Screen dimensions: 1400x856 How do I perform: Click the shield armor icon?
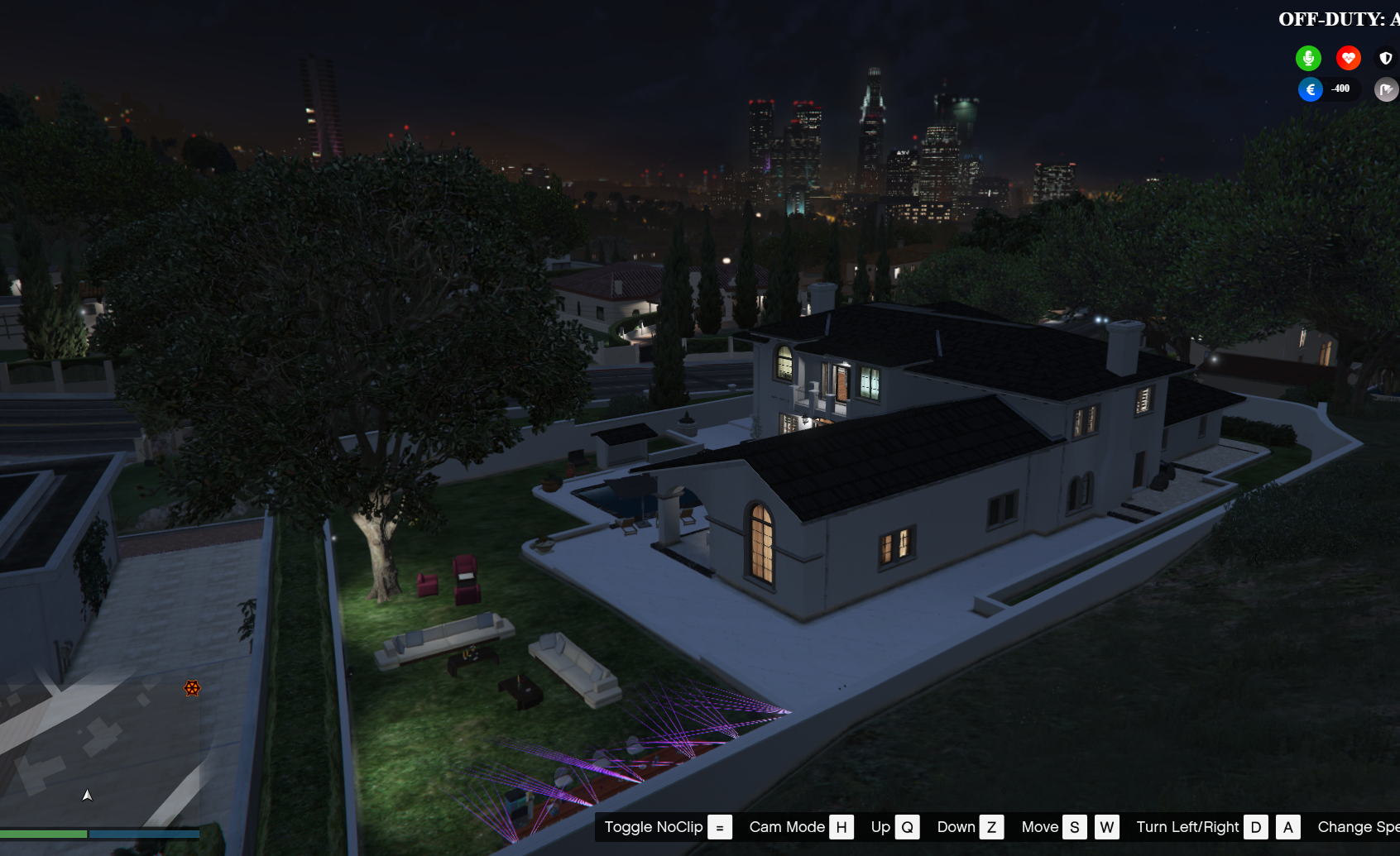(x=1386, y=58)
